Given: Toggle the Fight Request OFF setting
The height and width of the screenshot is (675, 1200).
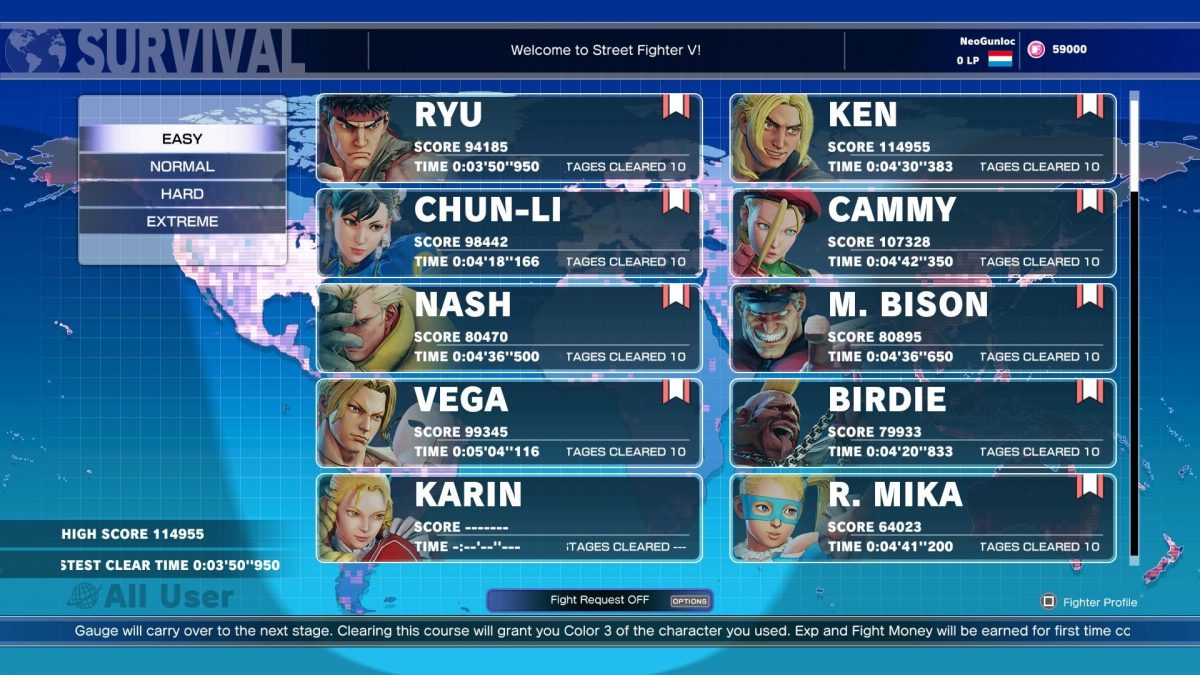Looking at the screenshot, I should tap(600, 600).
